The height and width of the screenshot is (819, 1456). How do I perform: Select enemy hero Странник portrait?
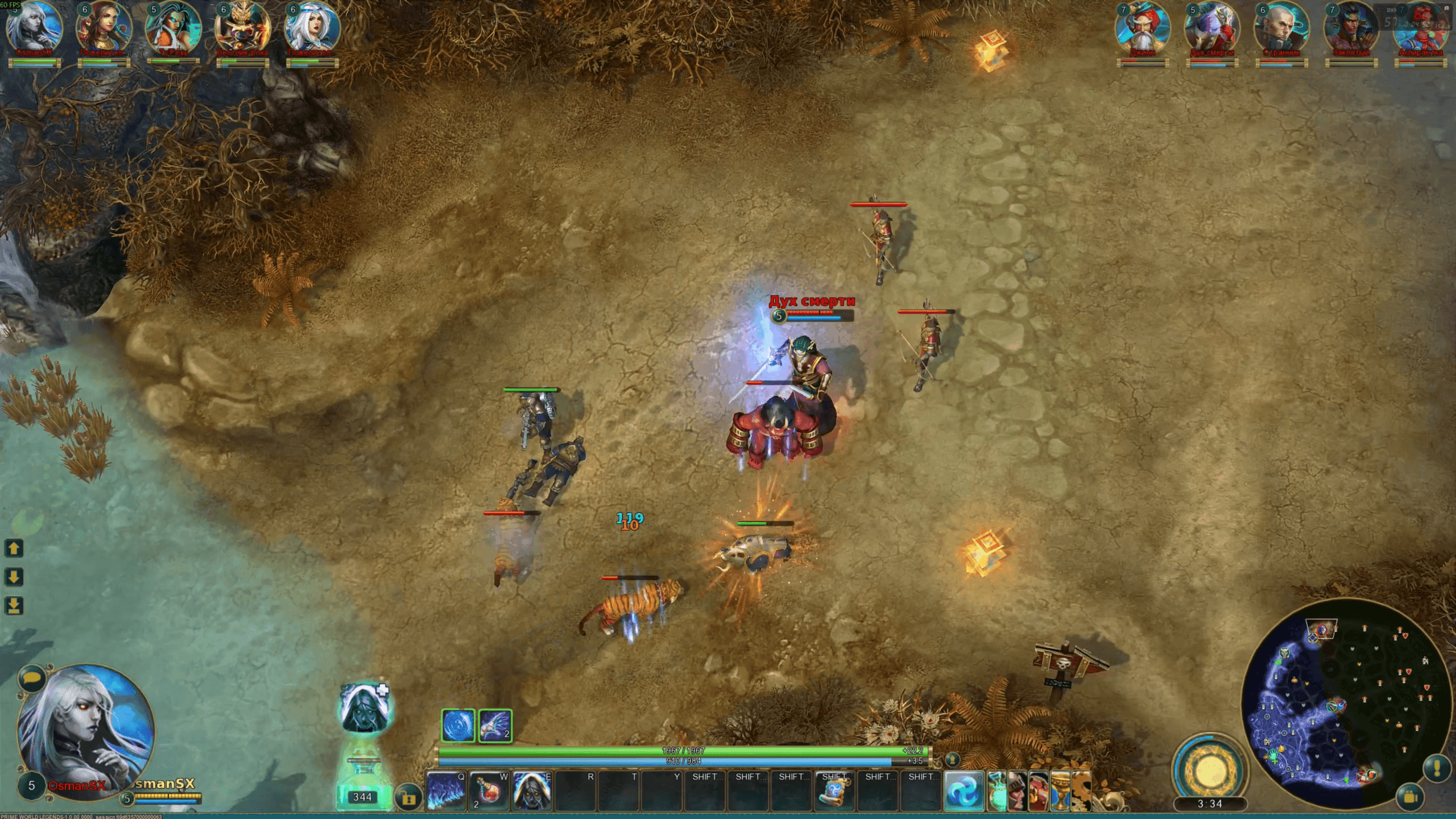coord(1281,28)
